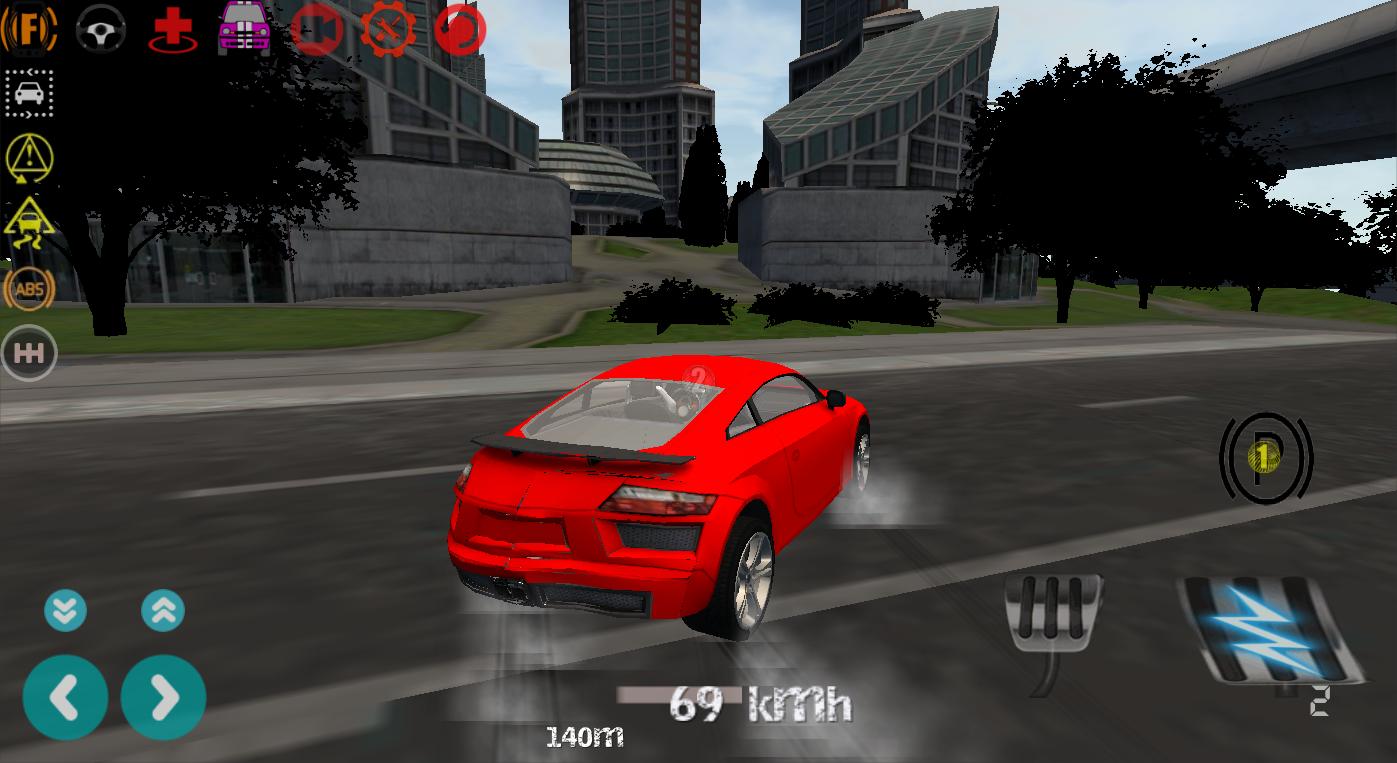The width and height of the screenshot is (1397, 763).
Task: Shift up using the double up chevron
Action: (x=163, y=610)
